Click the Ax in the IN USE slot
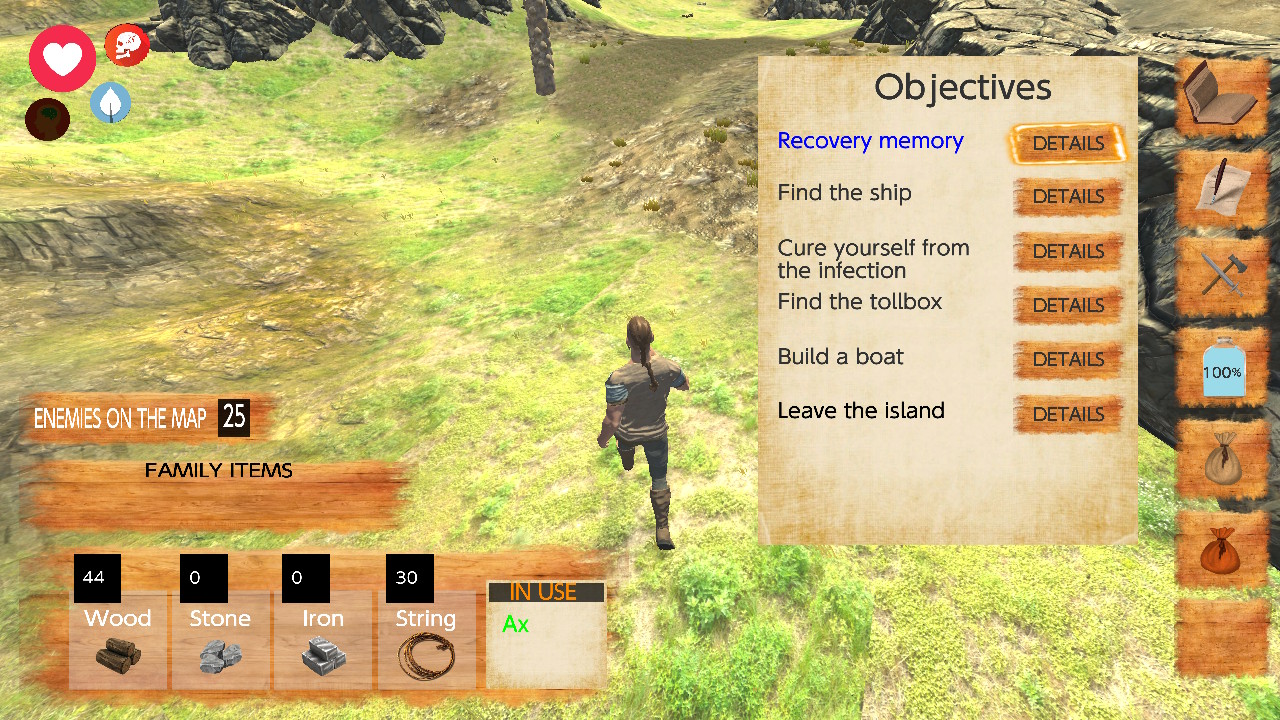Screen dimensions: 1280x720 515,623
